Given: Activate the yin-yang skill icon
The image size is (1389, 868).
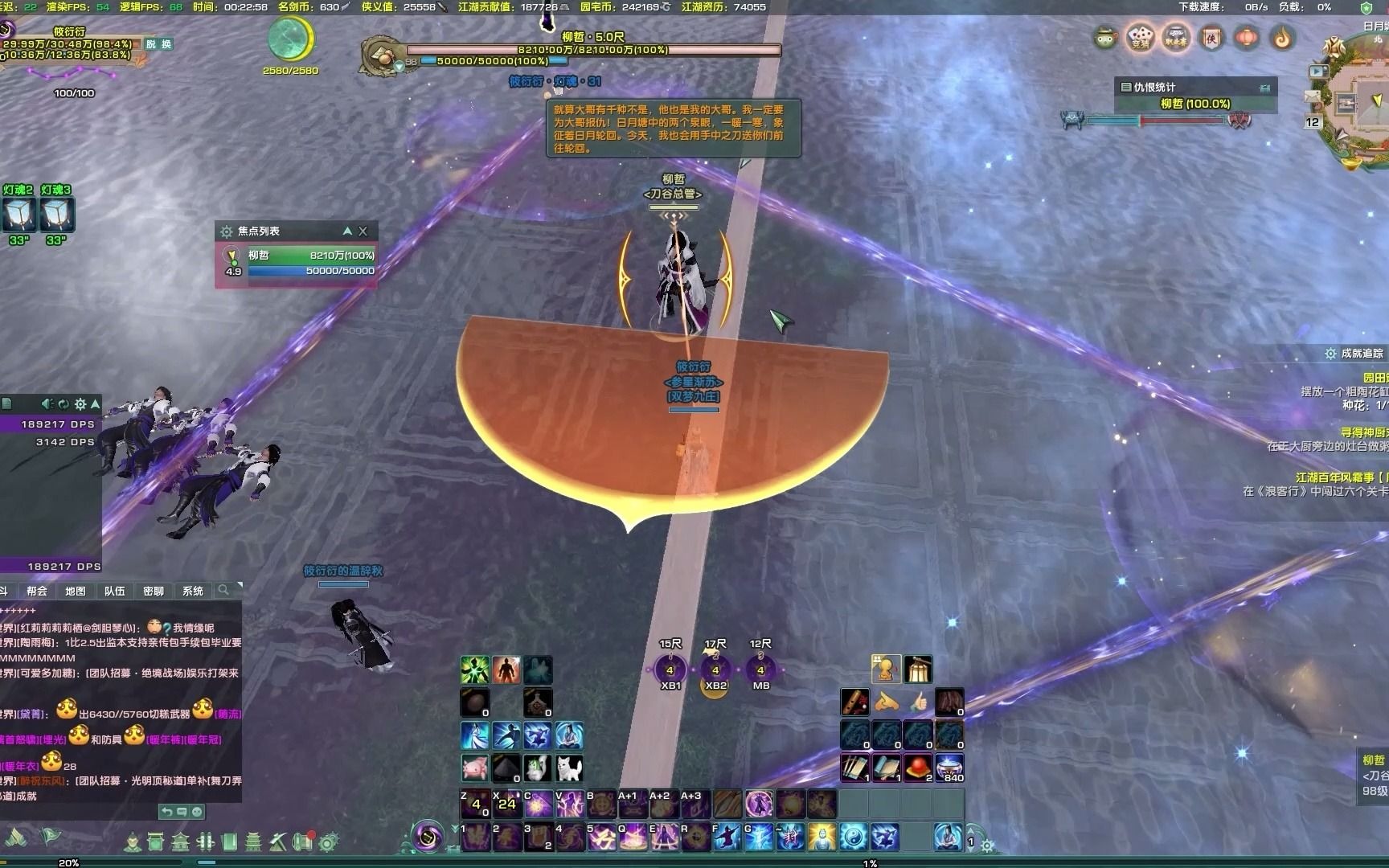Looking at the screenshot, I should coord(854,837).
